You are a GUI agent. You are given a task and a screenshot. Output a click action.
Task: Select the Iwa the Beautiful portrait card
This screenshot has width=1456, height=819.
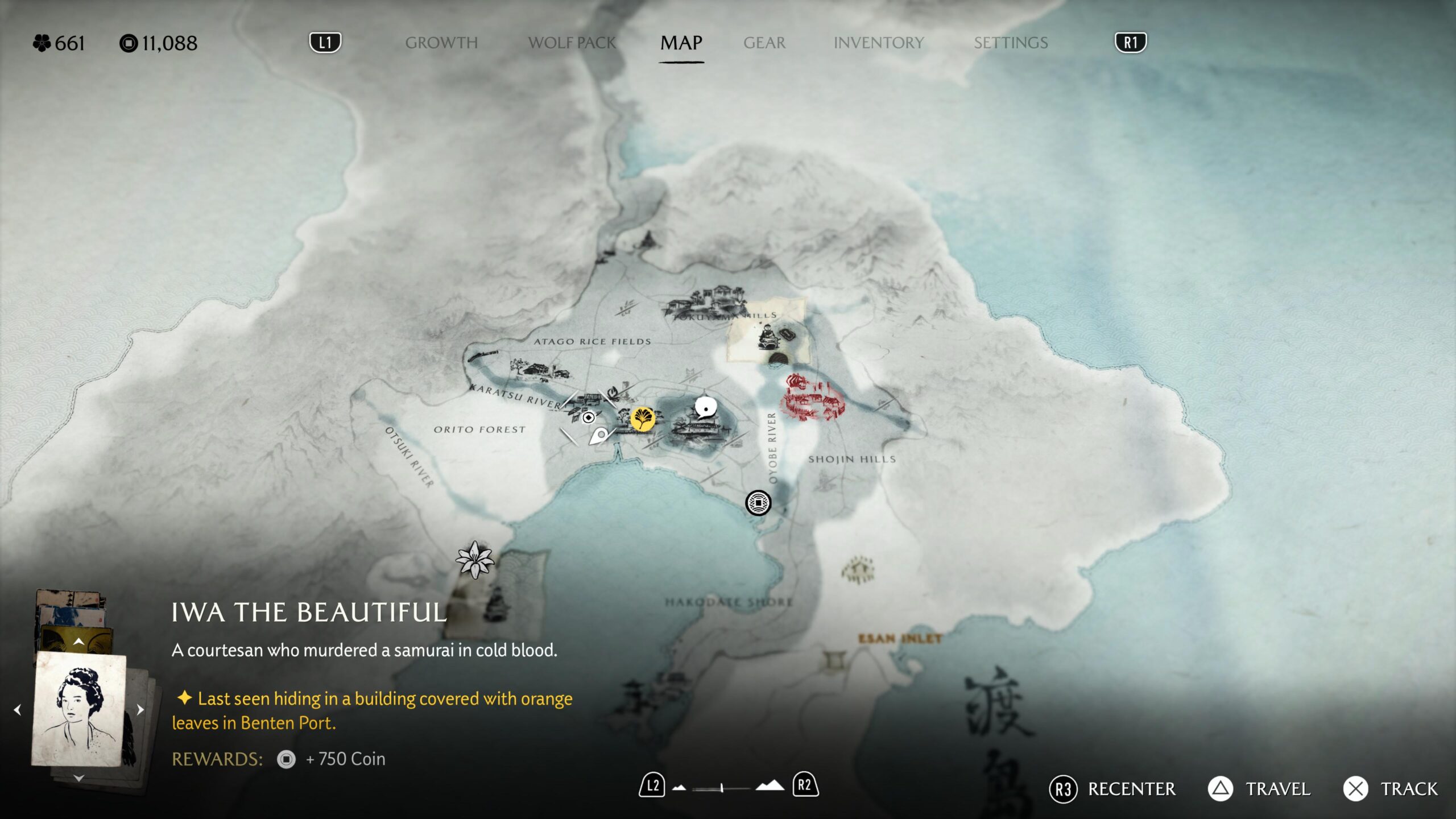pyautogui.click(x=78, y=709)
